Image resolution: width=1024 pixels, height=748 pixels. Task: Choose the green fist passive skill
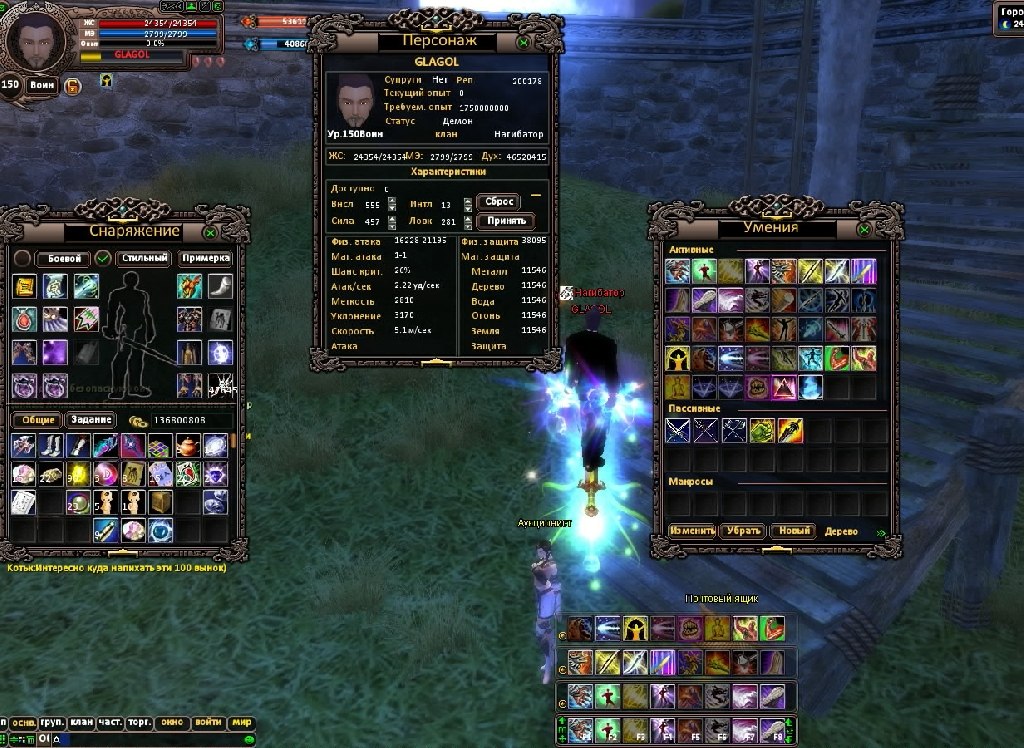762,431
